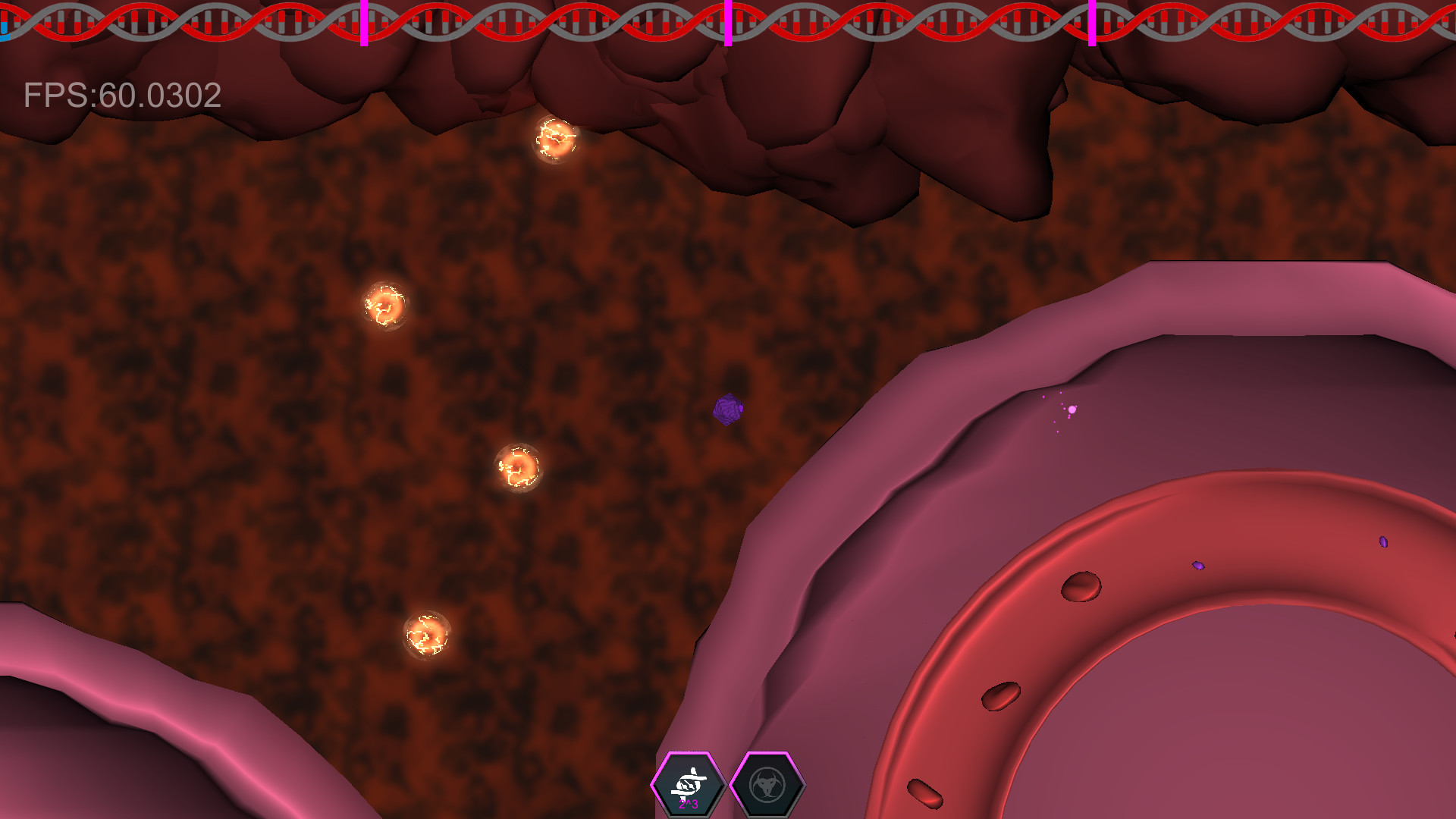Select the purple virus particle midscreen
This screenshot has height=819, width=1456.
coord(729,410)
